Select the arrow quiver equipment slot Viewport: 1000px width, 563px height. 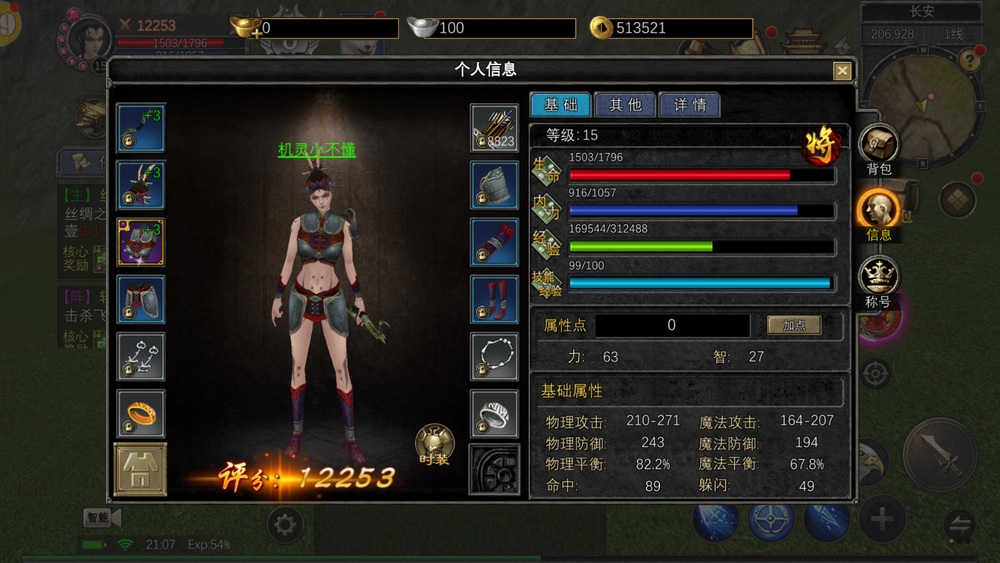tap(495, 128)
